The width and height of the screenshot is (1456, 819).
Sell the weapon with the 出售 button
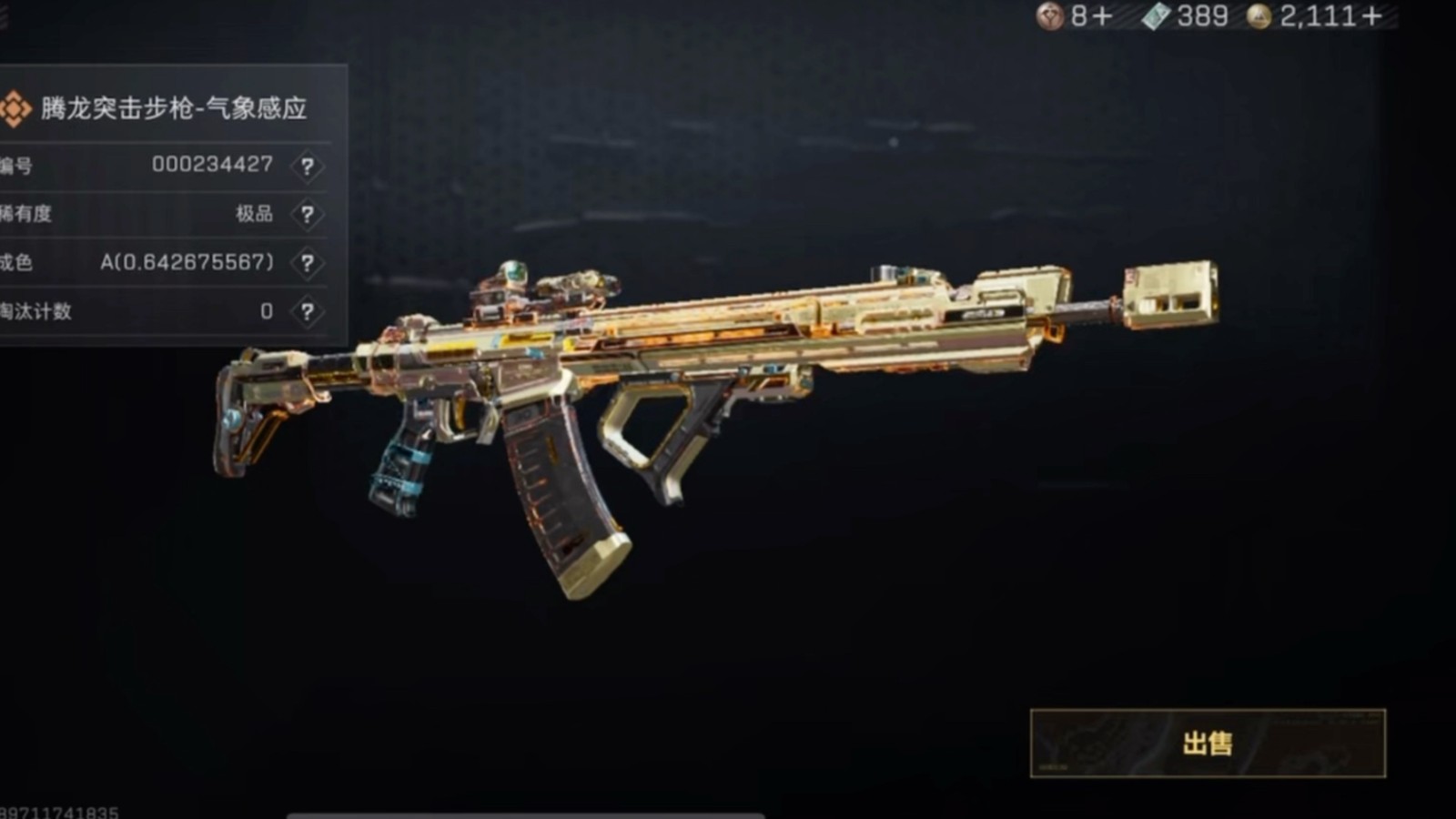[1207, 743]
